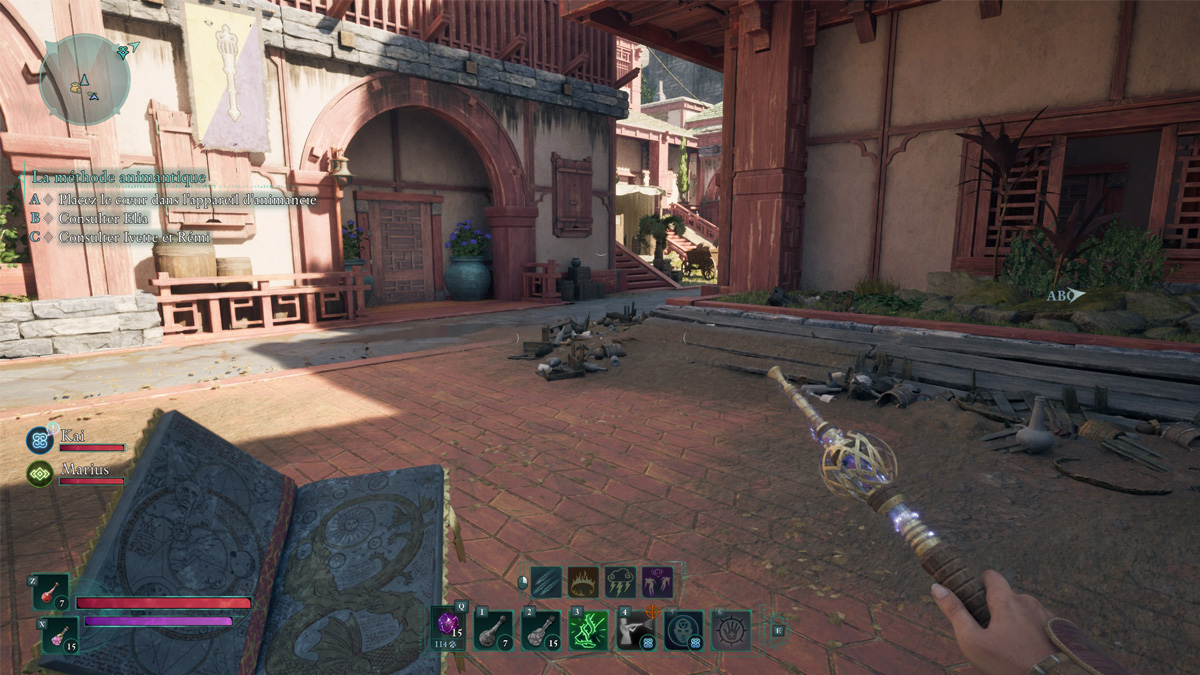Activate the spiked hand ability
1200x675 pixels.
(731, 630)
